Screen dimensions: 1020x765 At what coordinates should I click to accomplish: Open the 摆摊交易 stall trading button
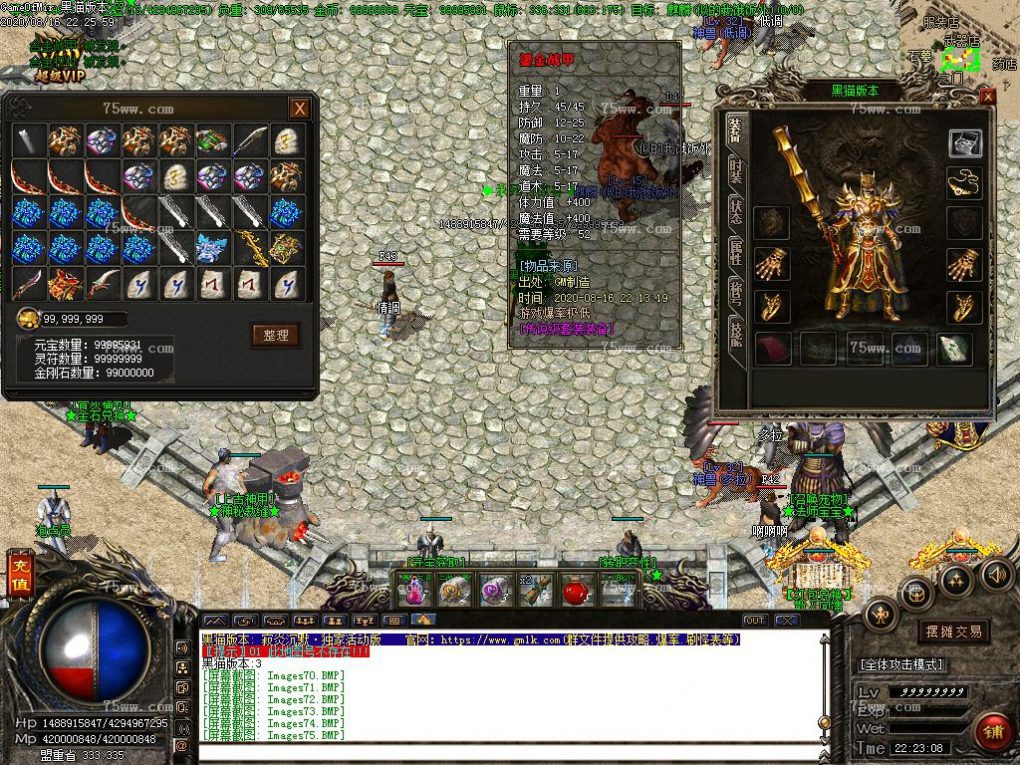(x=953, y=631)
